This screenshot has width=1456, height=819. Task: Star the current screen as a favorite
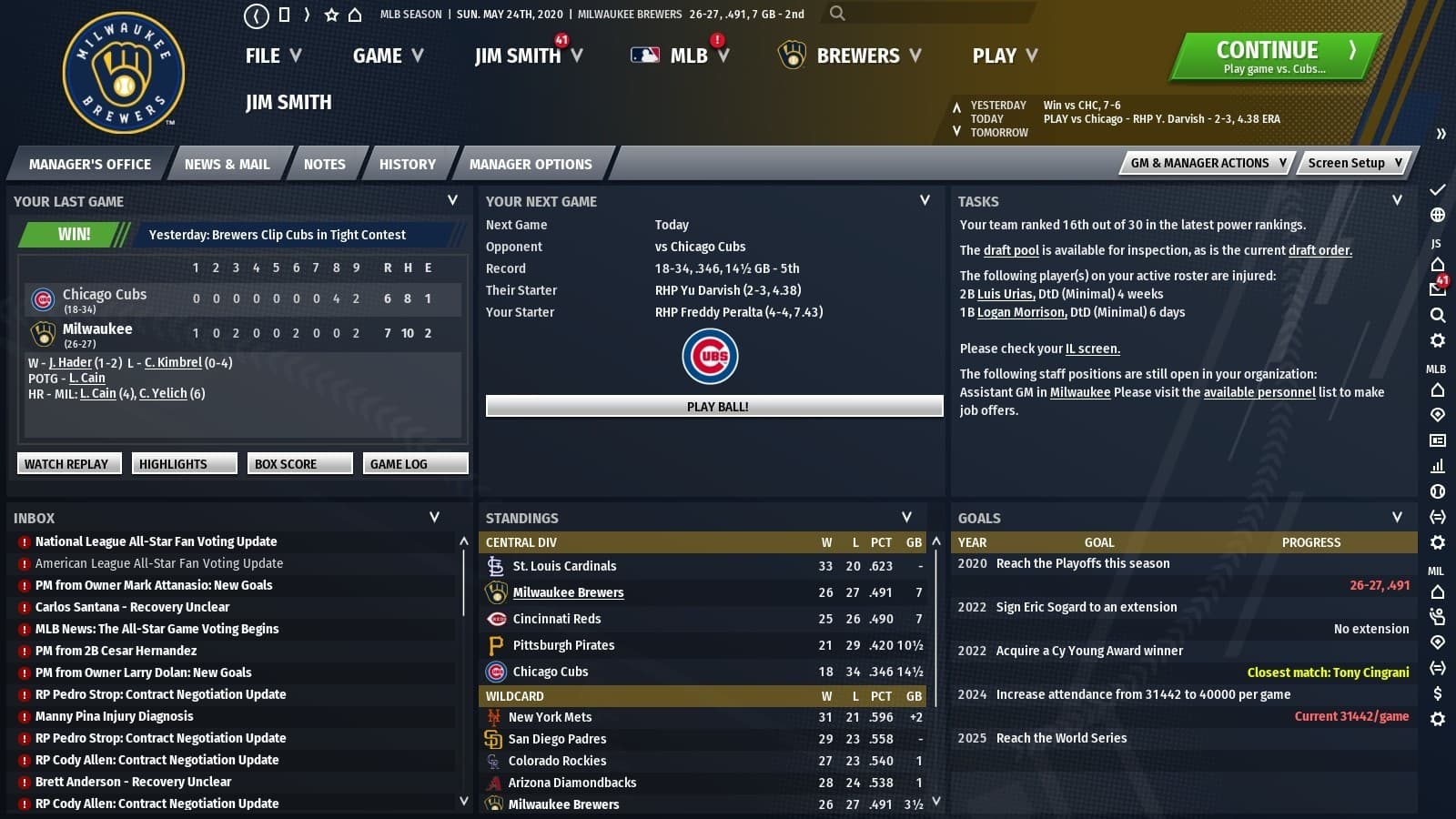point(331,15)
